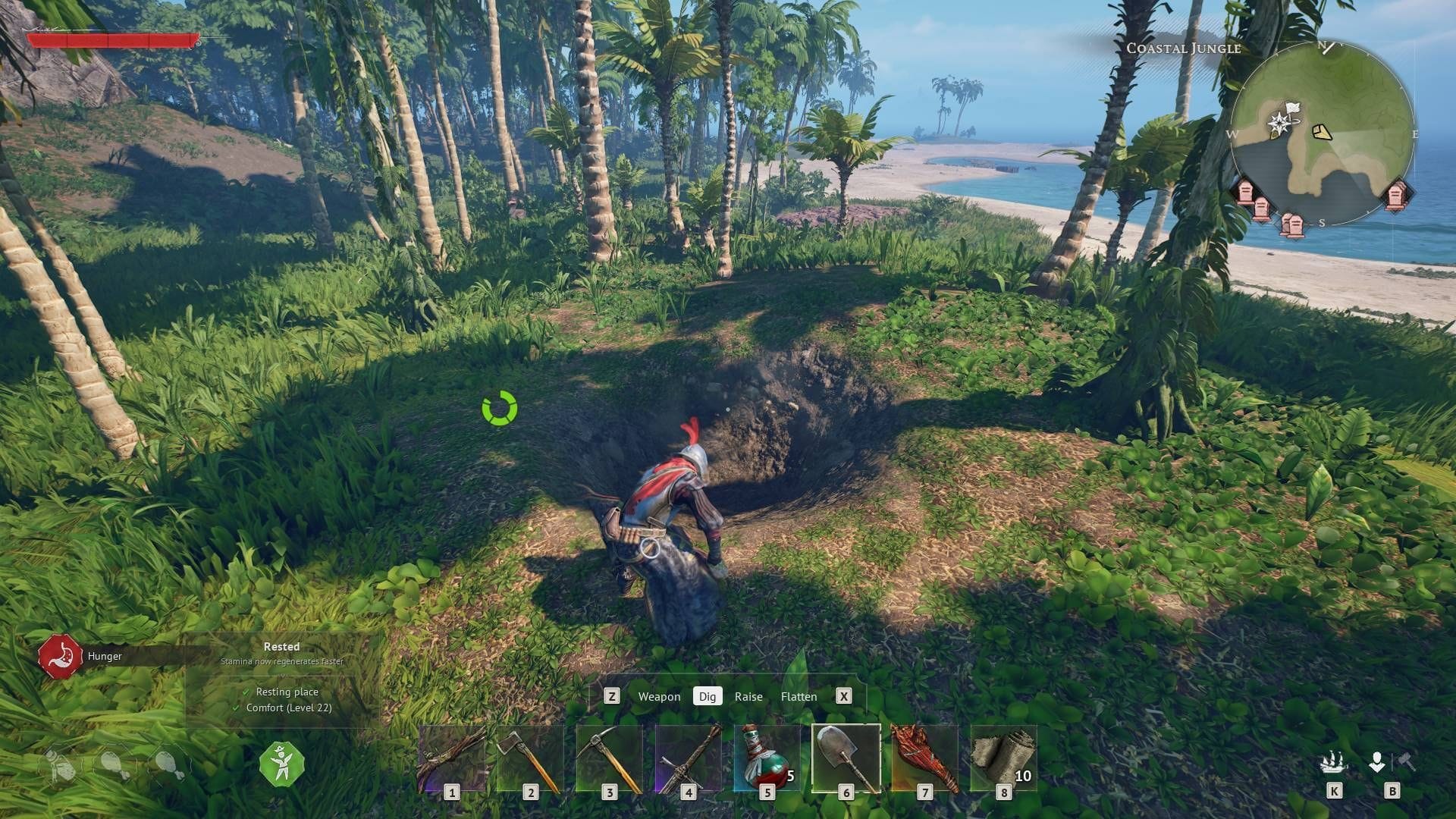Click the Rested status buff panel
The image size is (1456, 819).
pos(281,647)
